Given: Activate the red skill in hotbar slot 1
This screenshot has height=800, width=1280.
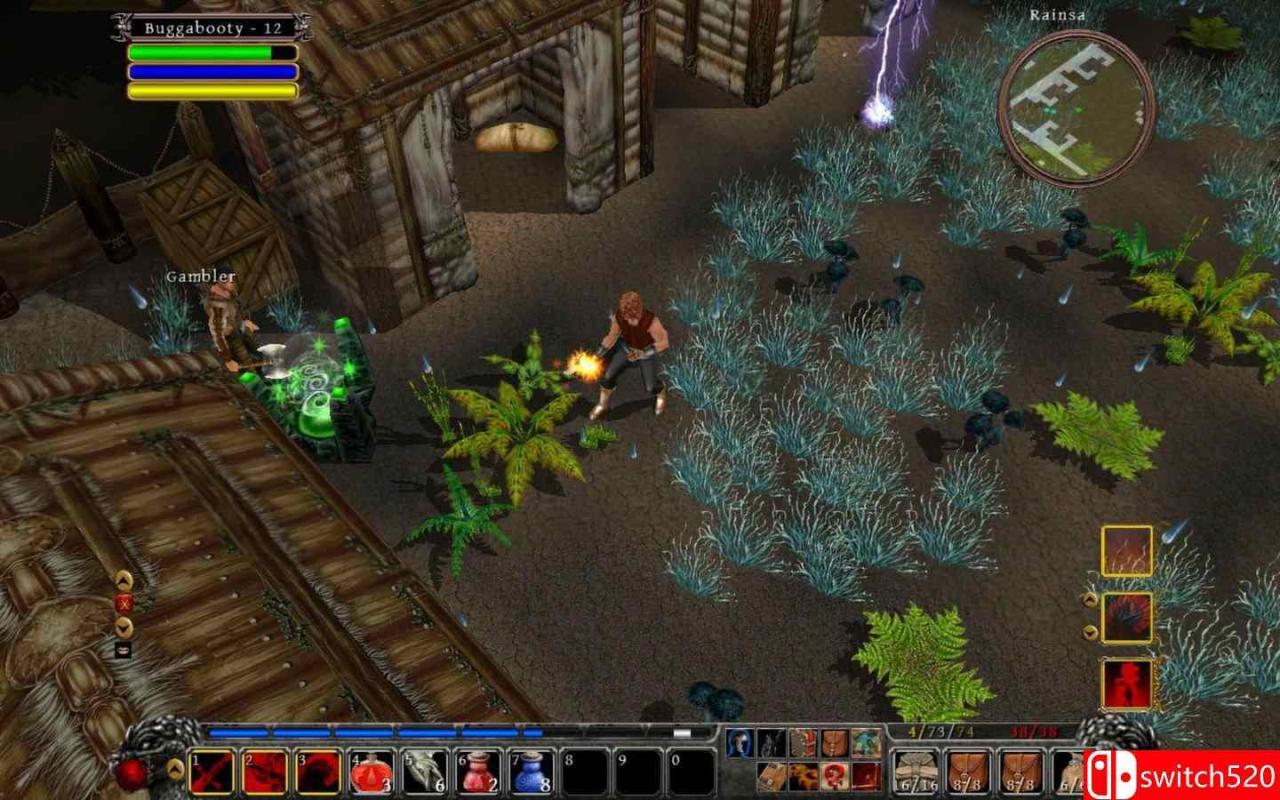Looking at the screenshot, I should point(212,772).
